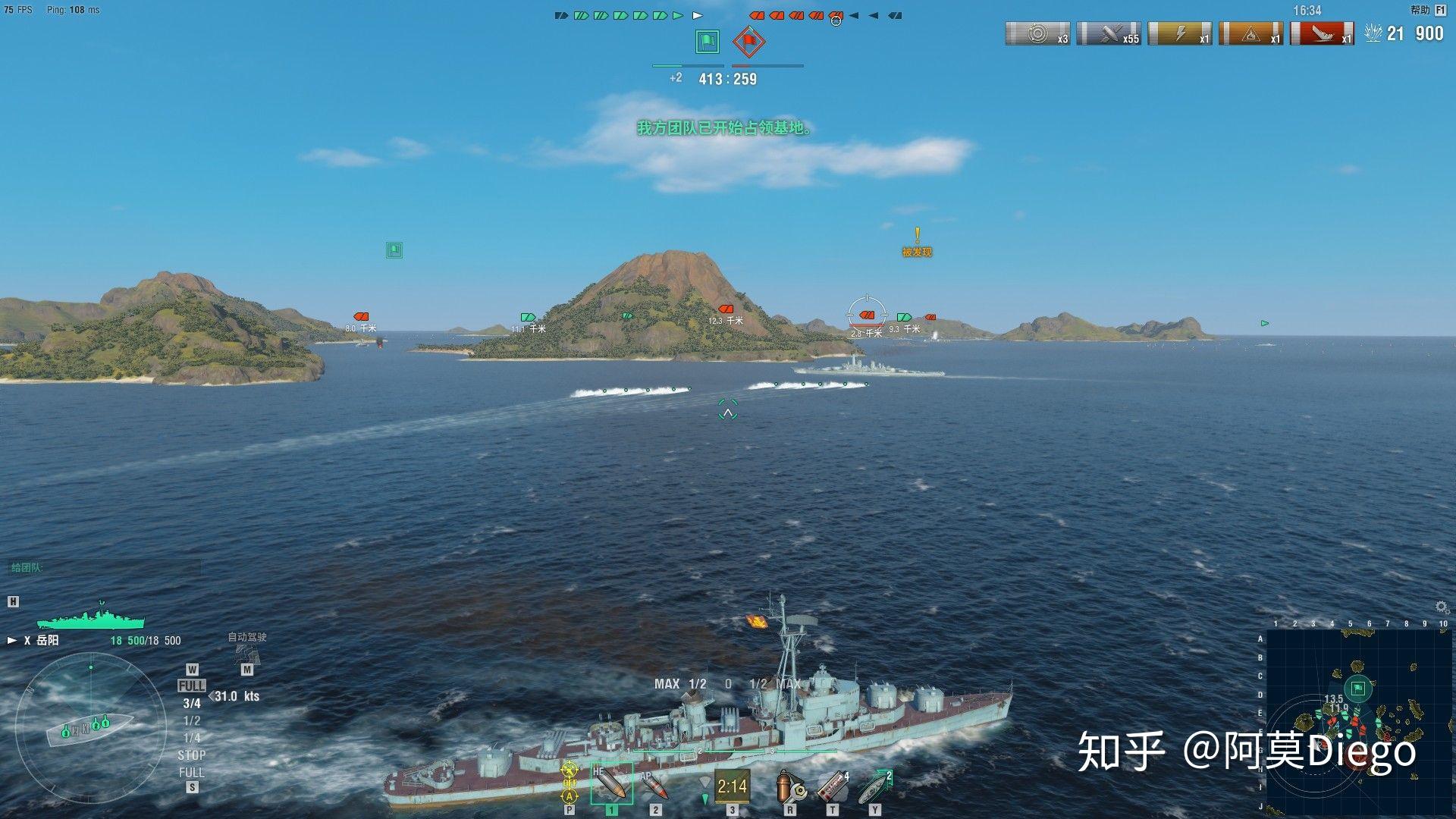This screenshot has height=819, width=1456.
Task: Deploy the Smoke Generator consumable
Action: pos(833,786)
